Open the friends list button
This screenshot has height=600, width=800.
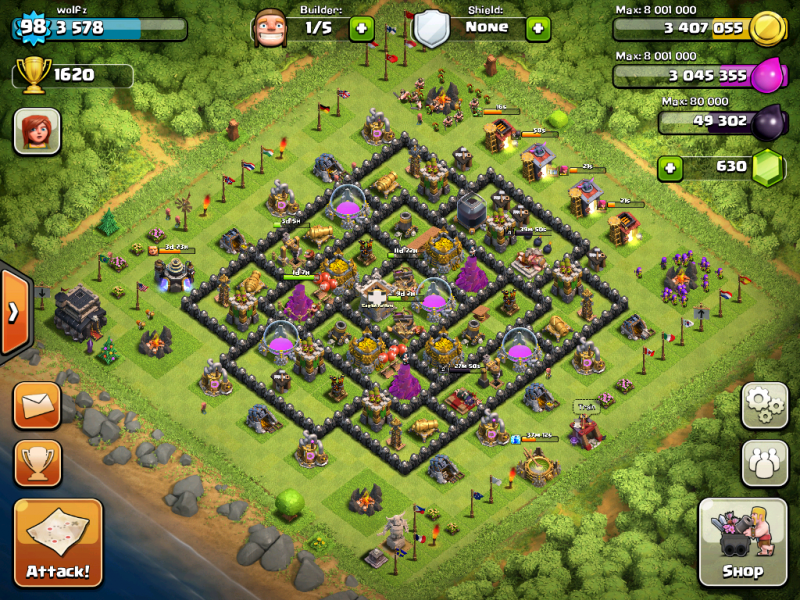pos(764,462)
